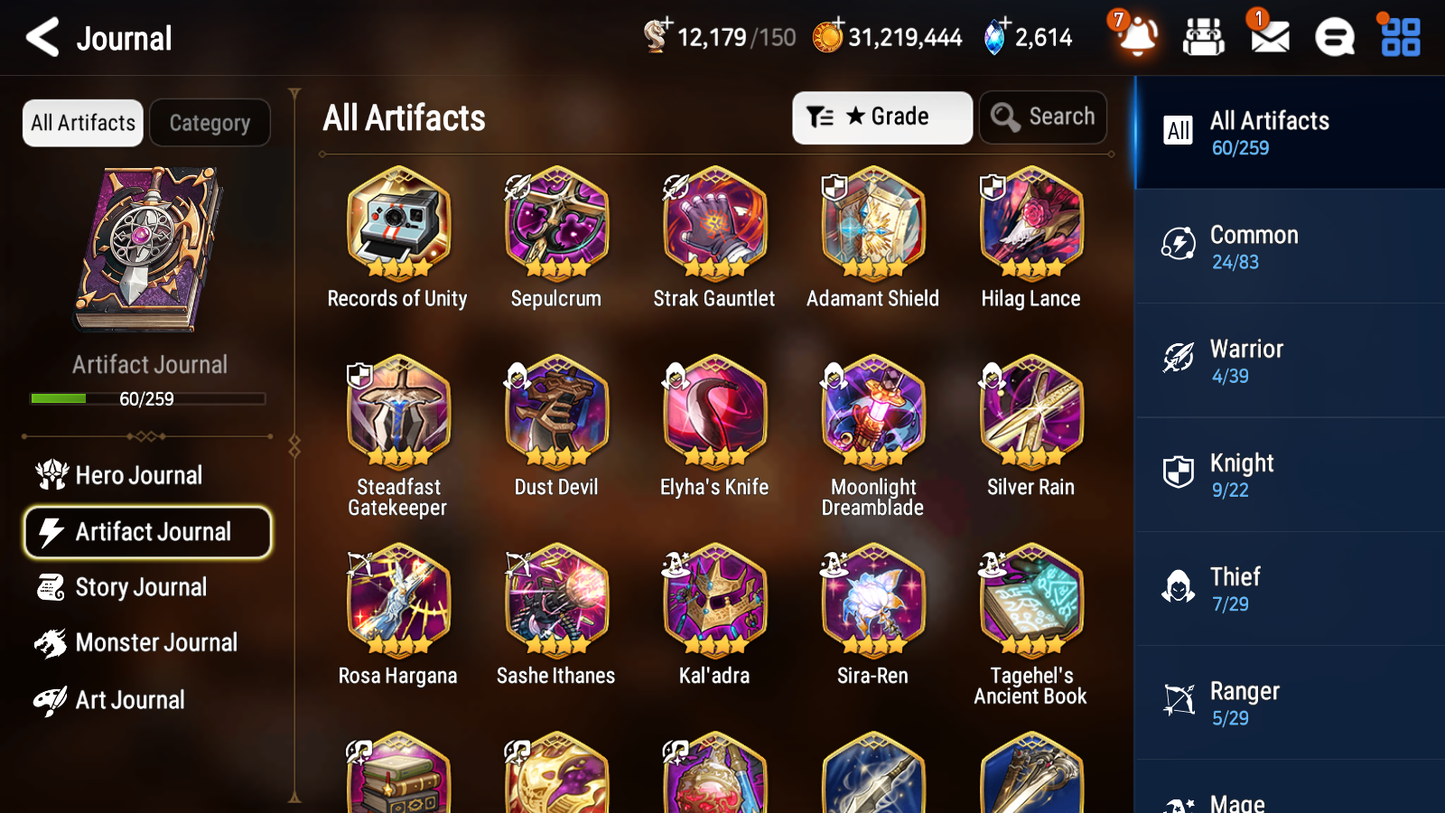The image size is (1445, 813).
Task: Filter by Thief artifacts
Action: tap(1289, 589)
